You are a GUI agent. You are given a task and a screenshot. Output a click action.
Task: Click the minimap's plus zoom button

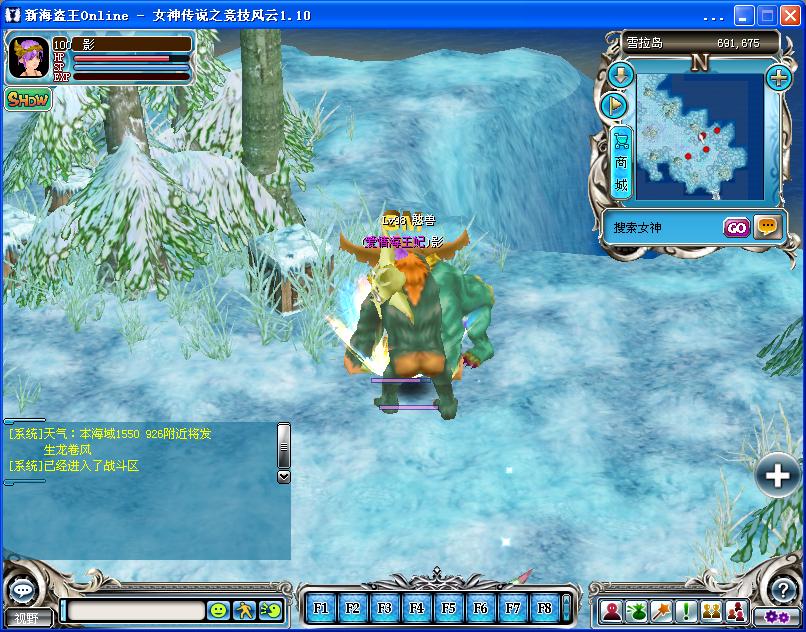tap(778, 76)
